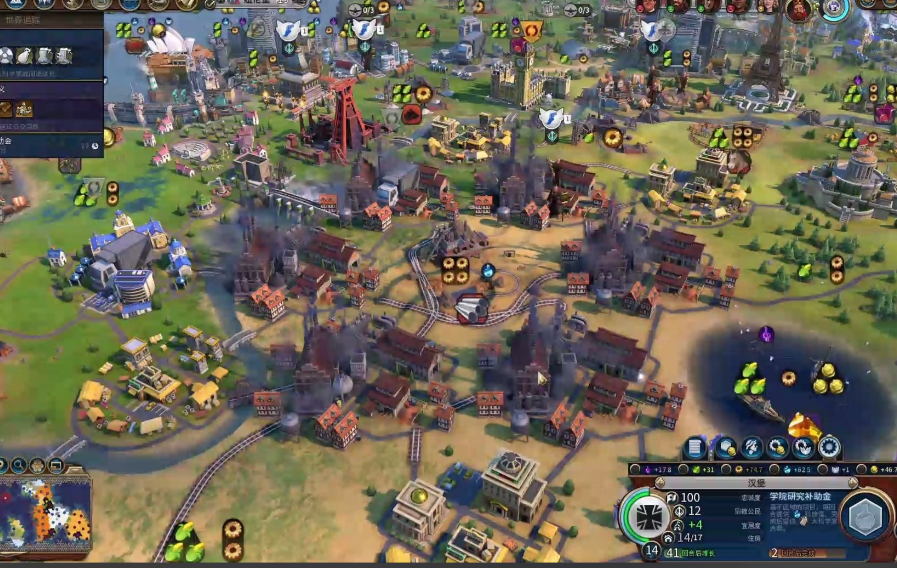Open the manage citizens panel
Image resolution: width=897 pixels, height=568 pixels.
pyautogui.click(x=751, y=447)
